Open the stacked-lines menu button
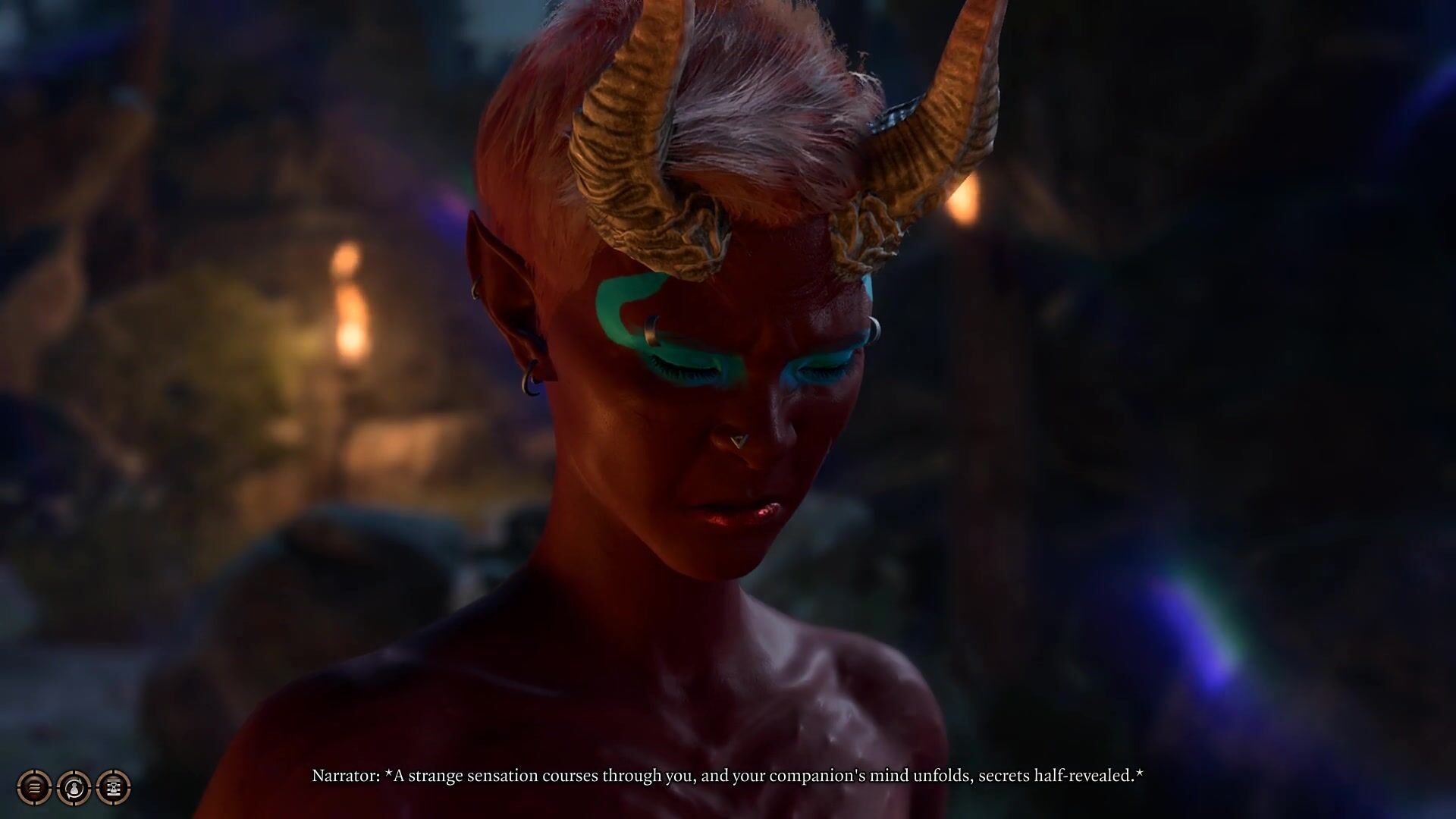This screenshot has height=819, width=1456. coord(34,788)
